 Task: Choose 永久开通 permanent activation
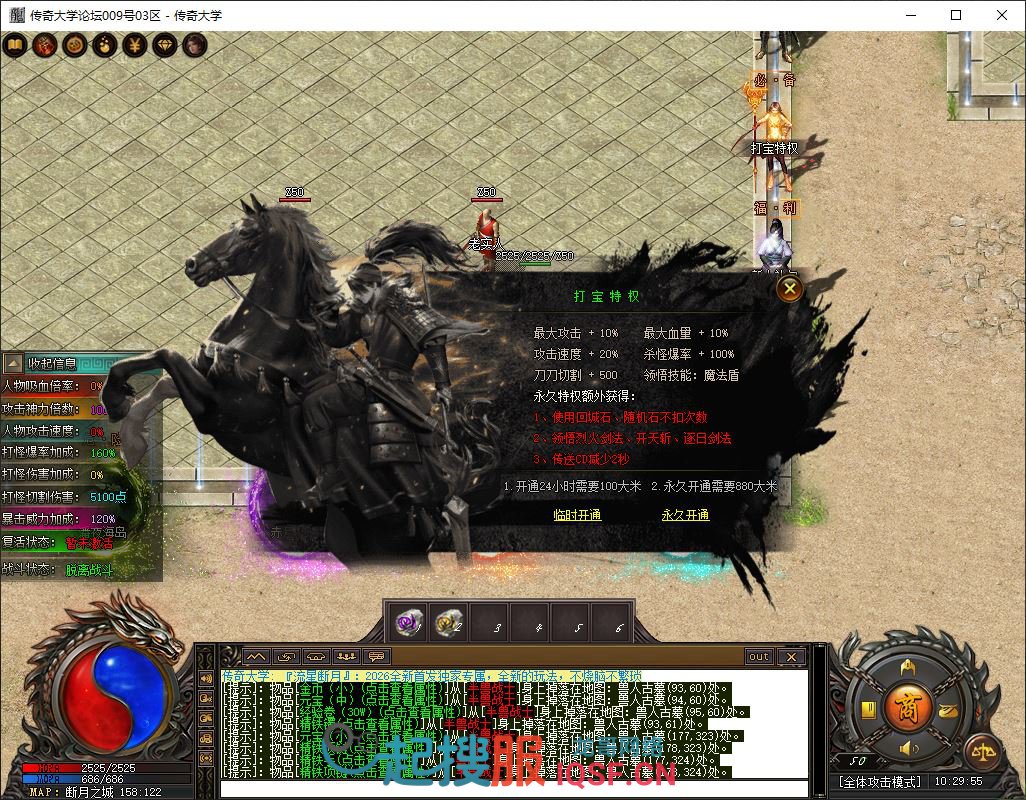[685, 515]
